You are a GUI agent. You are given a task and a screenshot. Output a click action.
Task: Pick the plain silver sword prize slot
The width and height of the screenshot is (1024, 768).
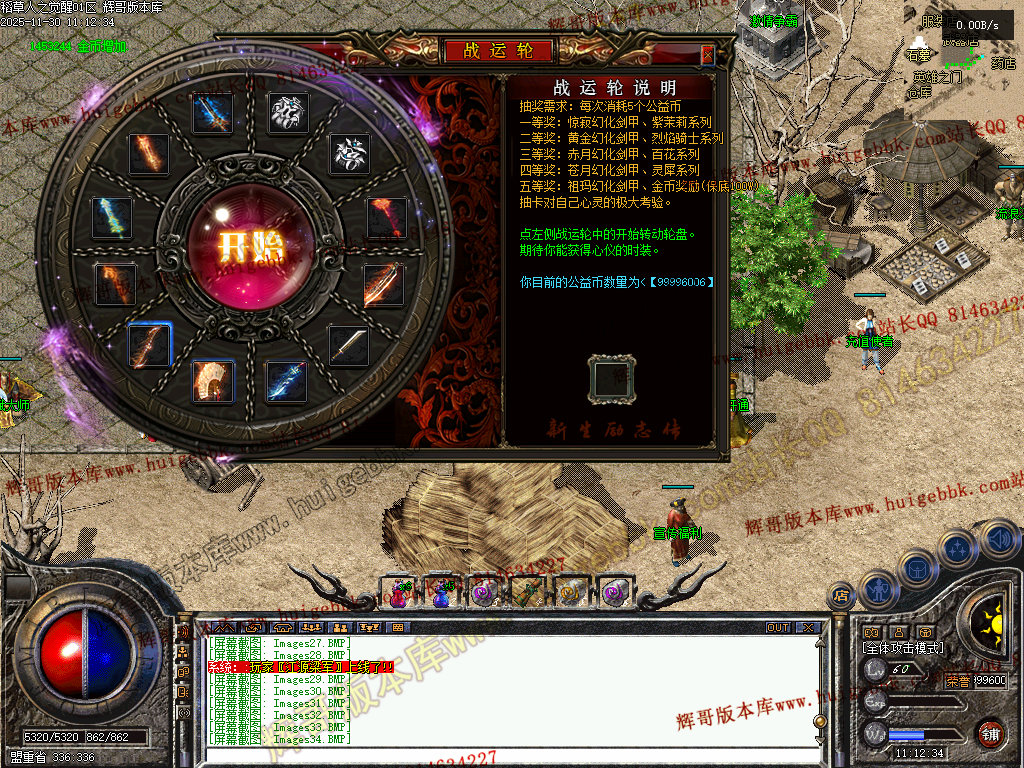pyautogui.click(x=349, y=346)
